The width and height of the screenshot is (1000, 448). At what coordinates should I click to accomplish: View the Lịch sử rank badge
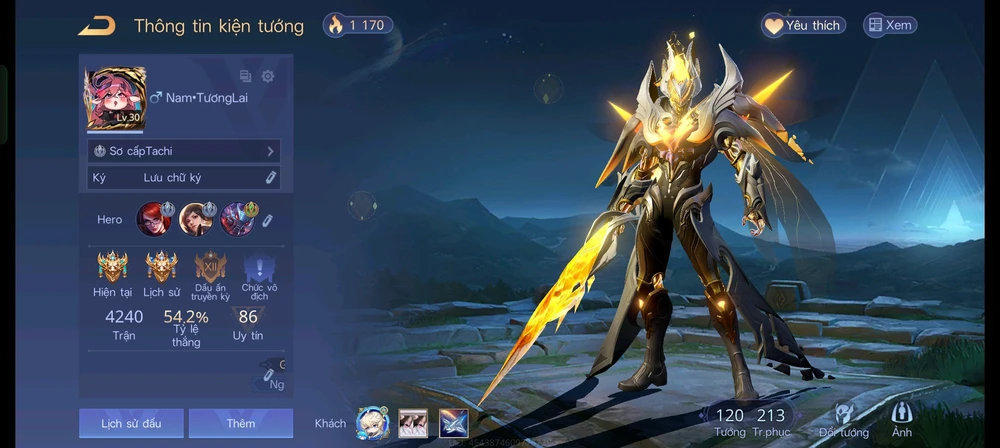pos(161,268)
